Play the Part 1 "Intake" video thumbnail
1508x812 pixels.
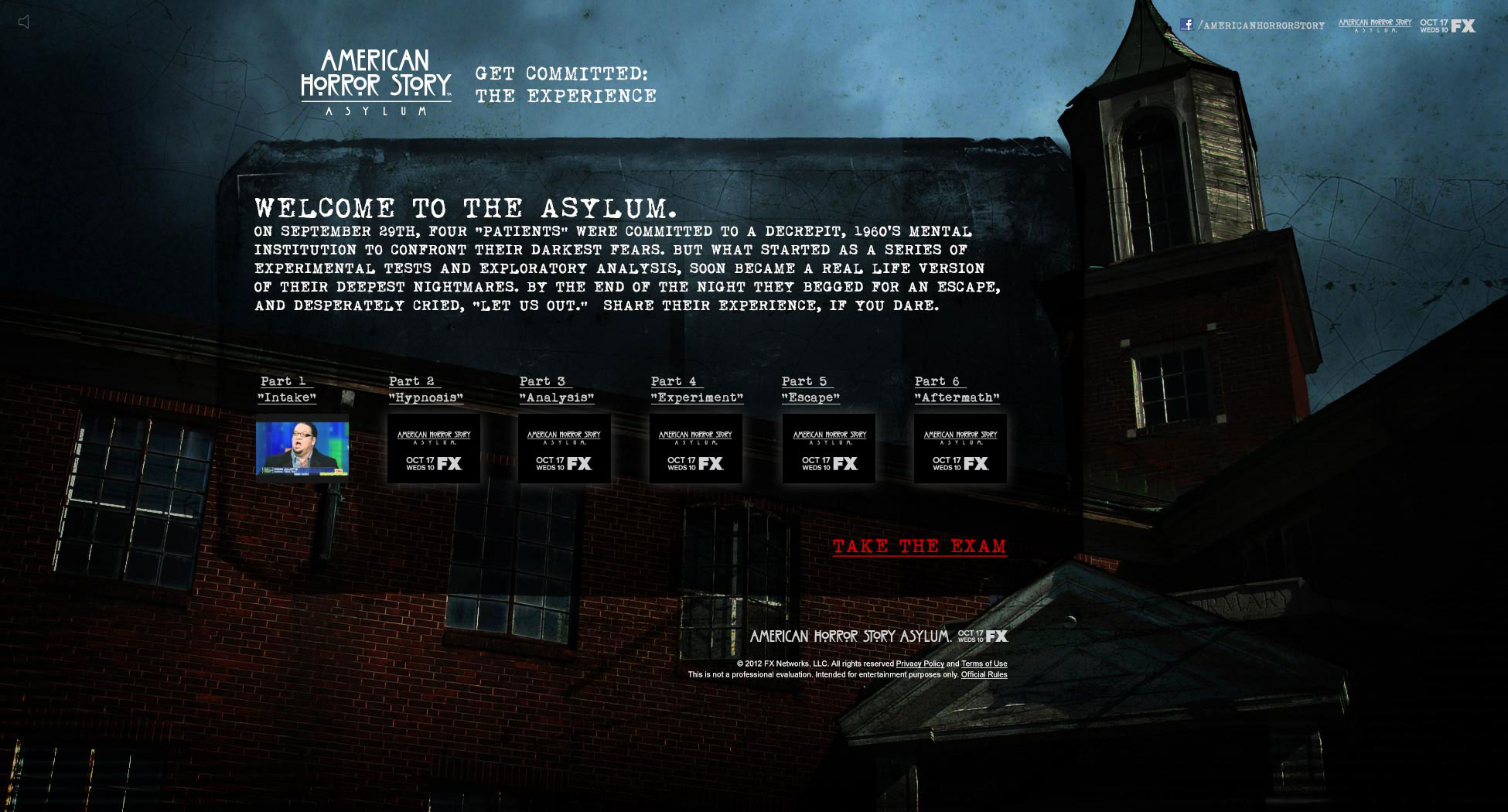pyautogui.click(x=302, y=449)
